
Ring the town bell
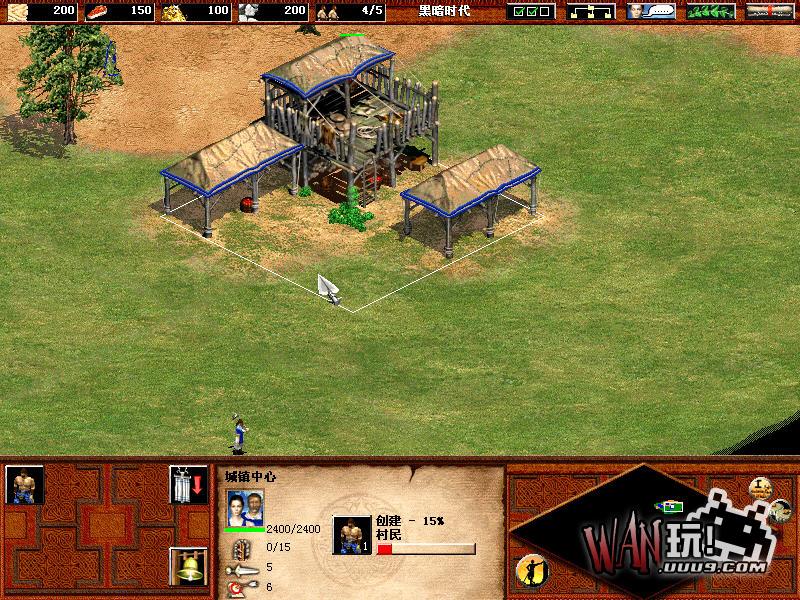tap(187, 567)
